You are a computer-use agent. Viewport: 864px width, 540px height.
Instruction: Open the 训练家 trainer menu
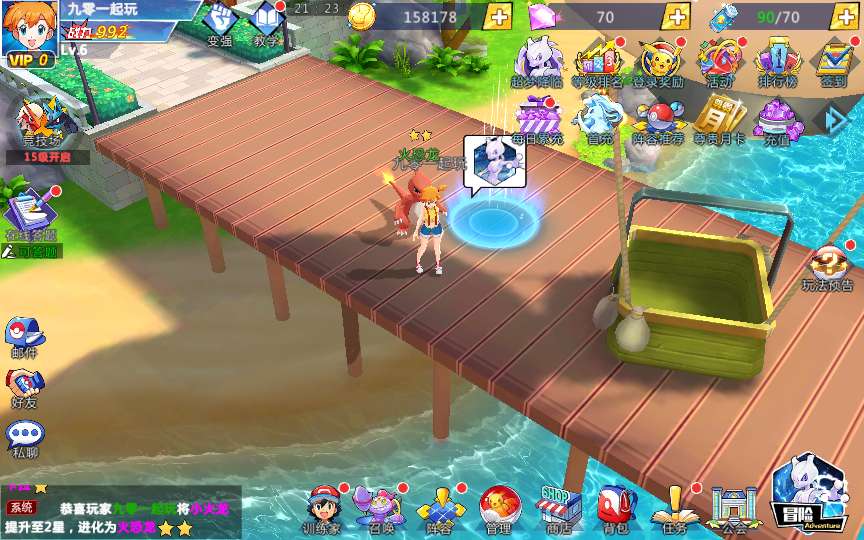click(322, 507)
